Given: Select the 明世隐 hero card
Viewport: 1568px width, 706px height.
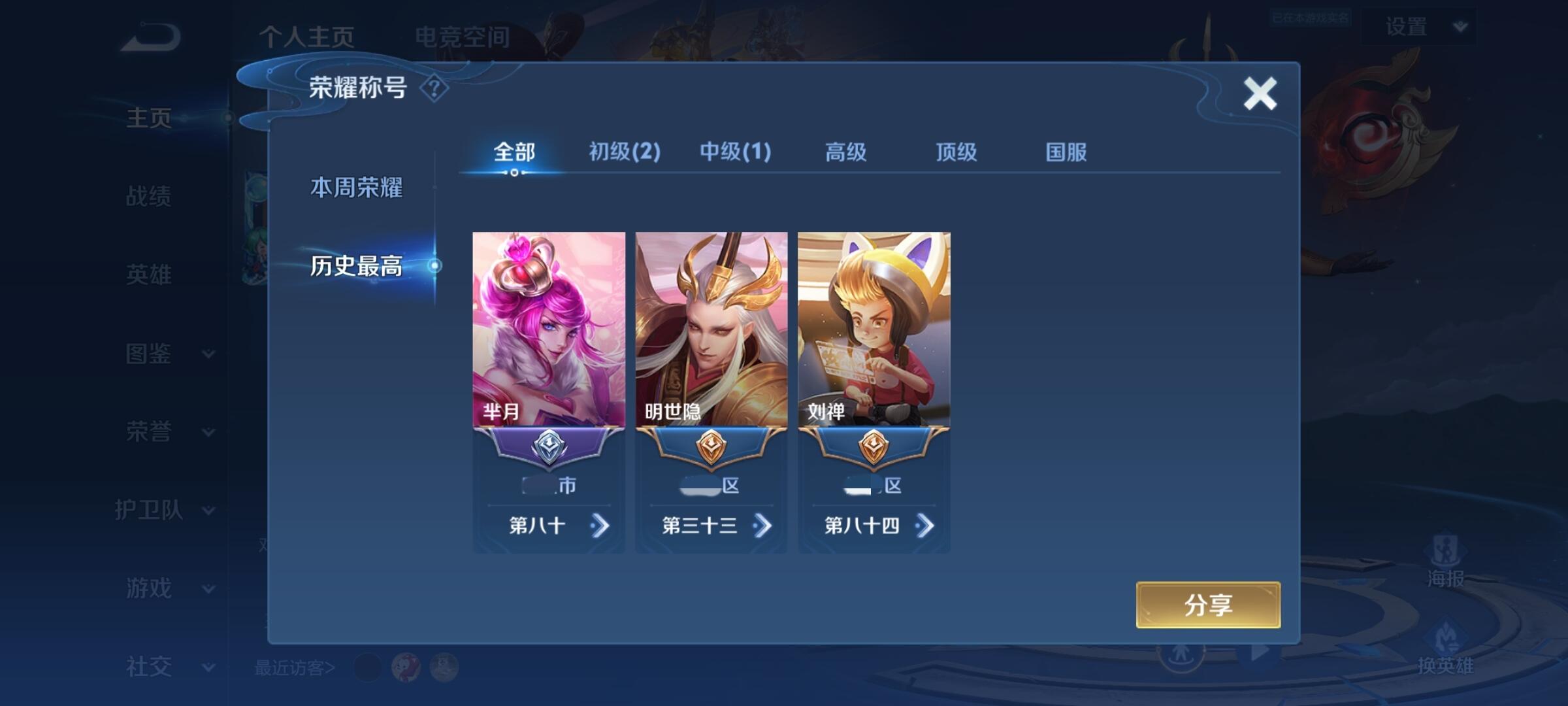Looking at the screenshot, I should pyautogui.click(x=711, y=329).
